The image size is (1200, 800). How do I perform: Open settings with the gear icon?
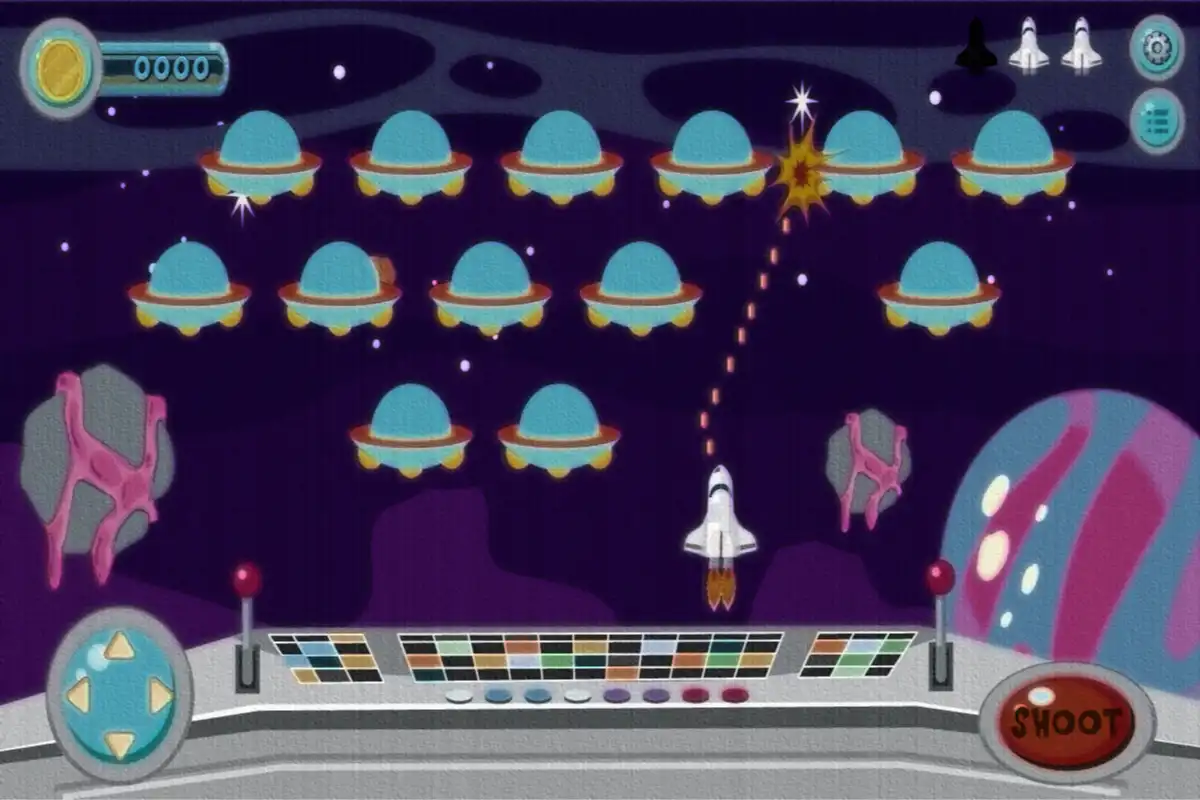click(1157, 47)
